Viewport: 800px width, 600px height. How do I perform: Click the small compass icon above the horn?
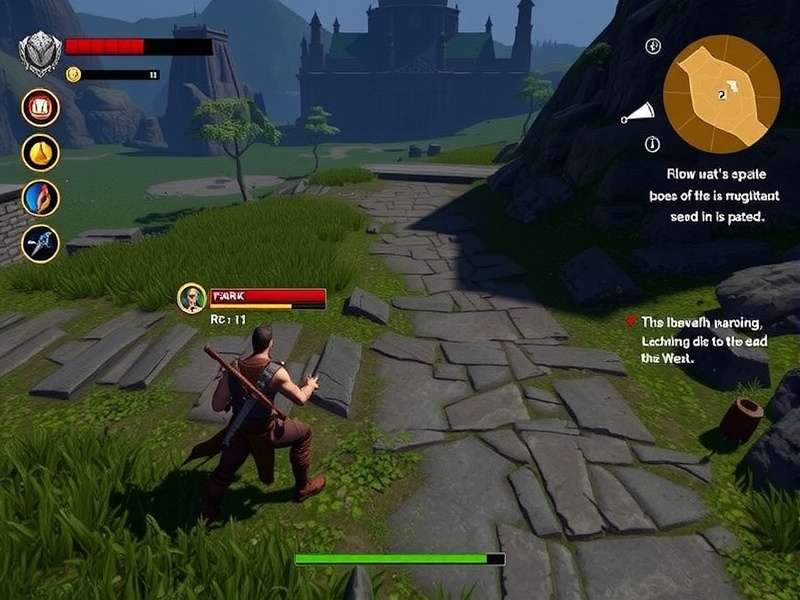653,47
